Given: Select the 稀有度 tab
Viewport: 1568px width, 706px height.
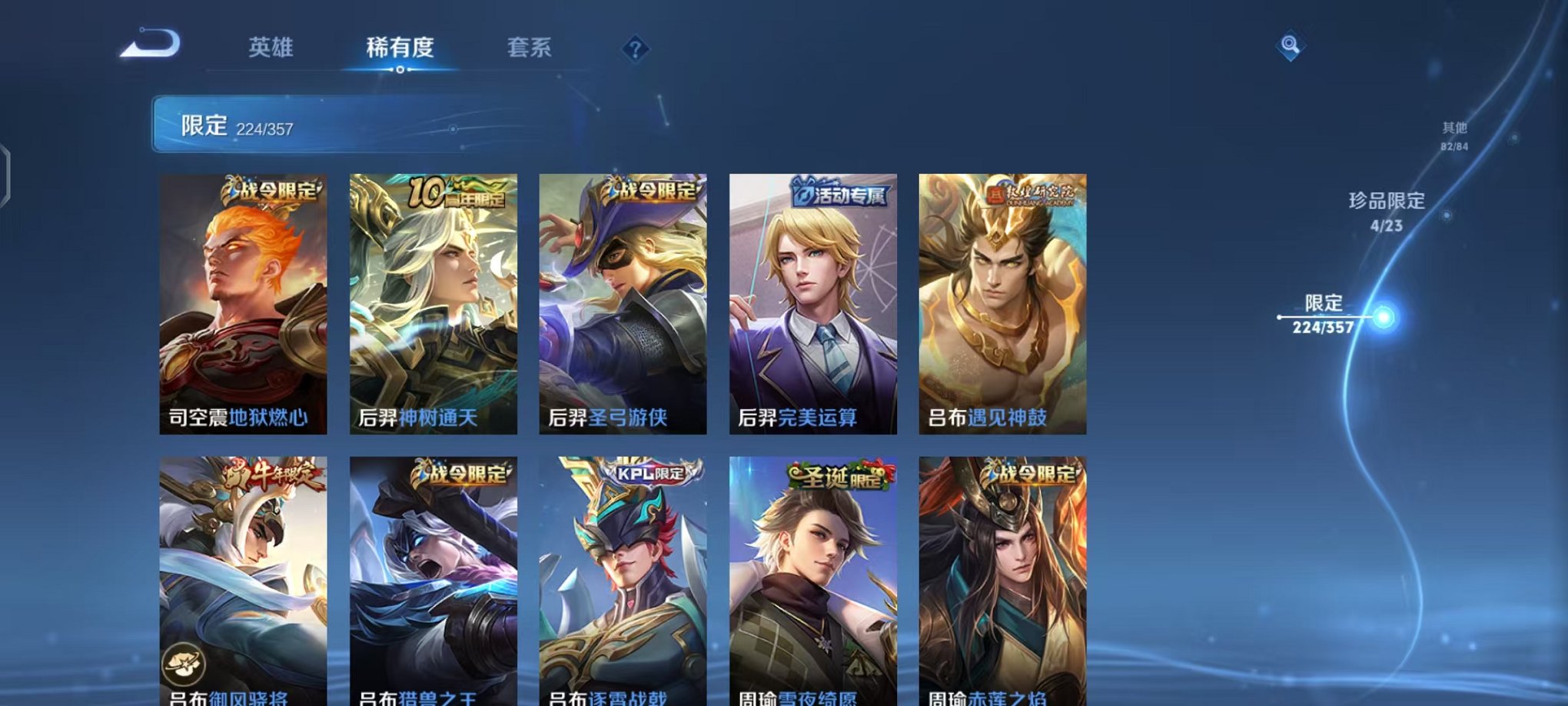Looking at the screenshot, I should click(x=399, y=48).
